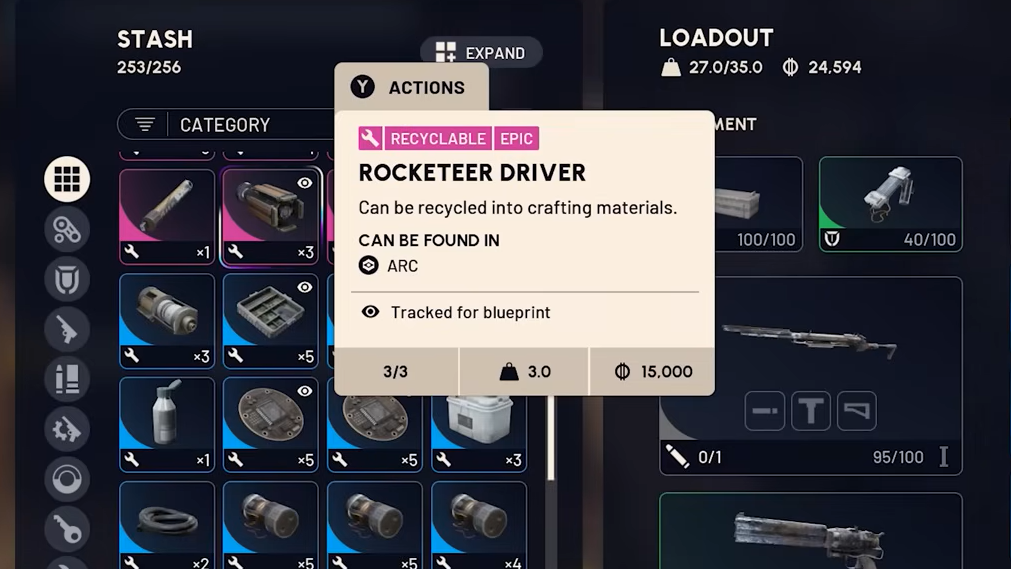This screenshot has height=569, width=1011.
Task: Select the compartment tray item slot
Action: [270, 320]
